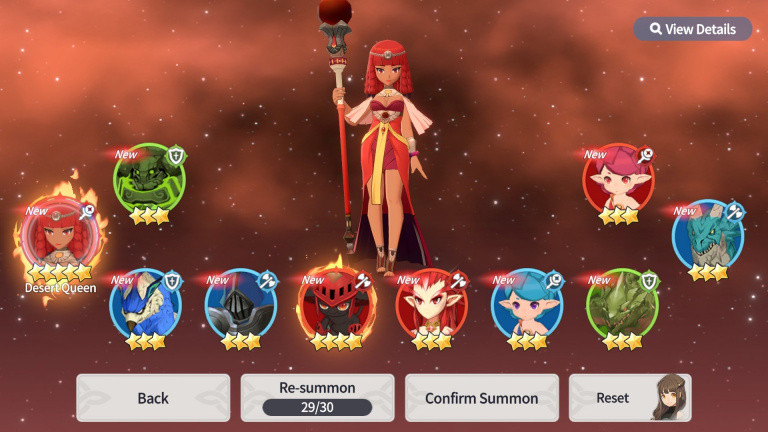The height and width of the screenshot is (432, 768).
Task: Select the red helmet four-star knight
Action: 336,303
